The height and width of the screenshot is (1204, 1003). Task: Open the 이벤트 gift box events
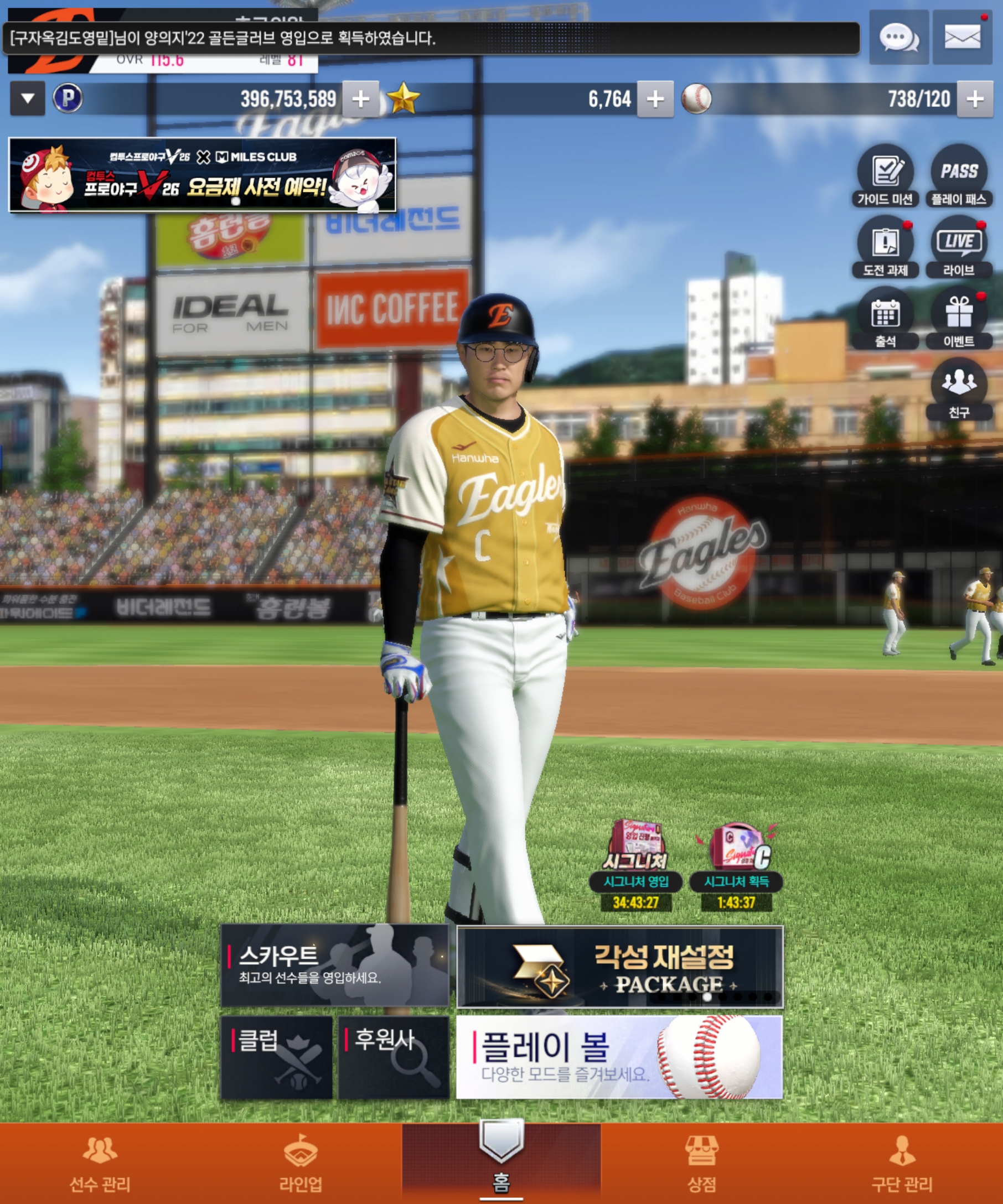[x=958, y=318]
